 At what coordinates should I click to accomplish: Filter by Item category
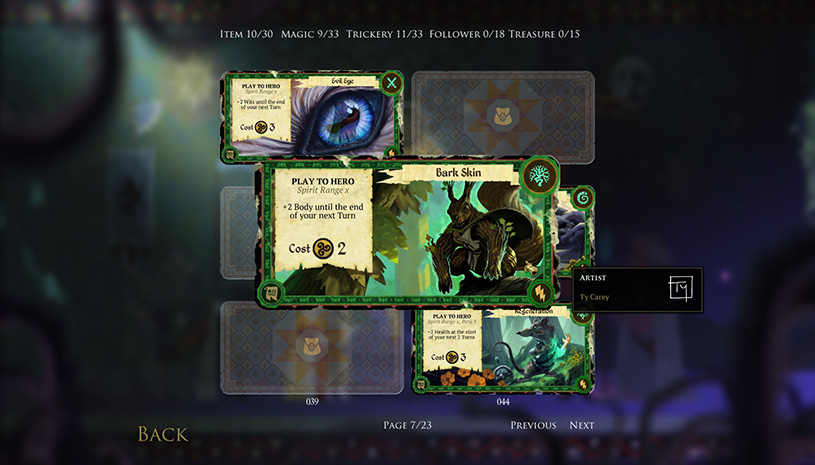246,34
